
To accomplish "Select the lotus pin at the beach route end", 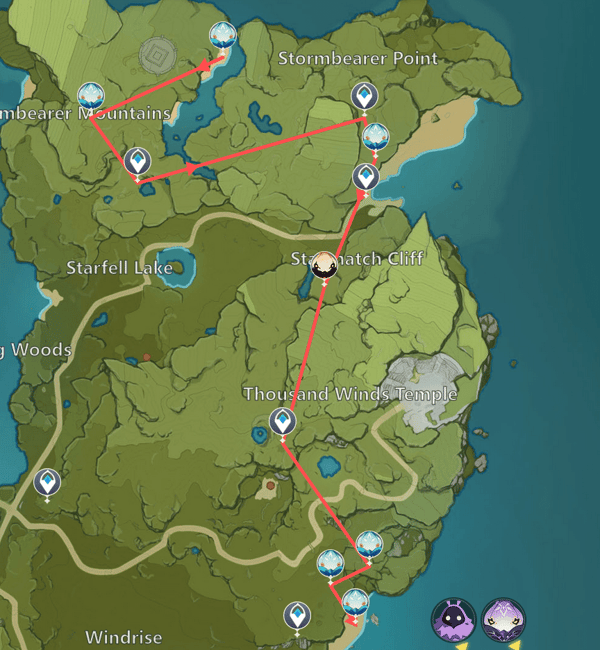I will coord(355,603).
